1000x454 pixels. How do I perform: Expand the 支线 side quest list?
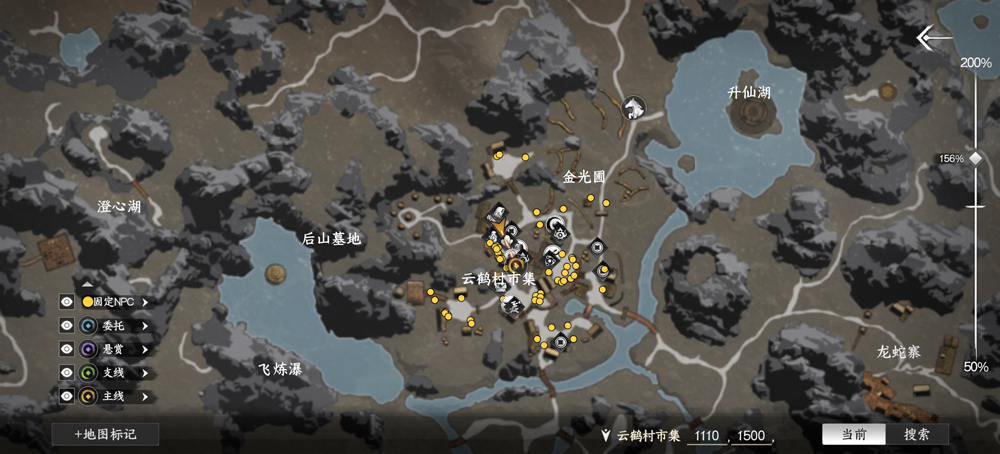click(145, 373)
